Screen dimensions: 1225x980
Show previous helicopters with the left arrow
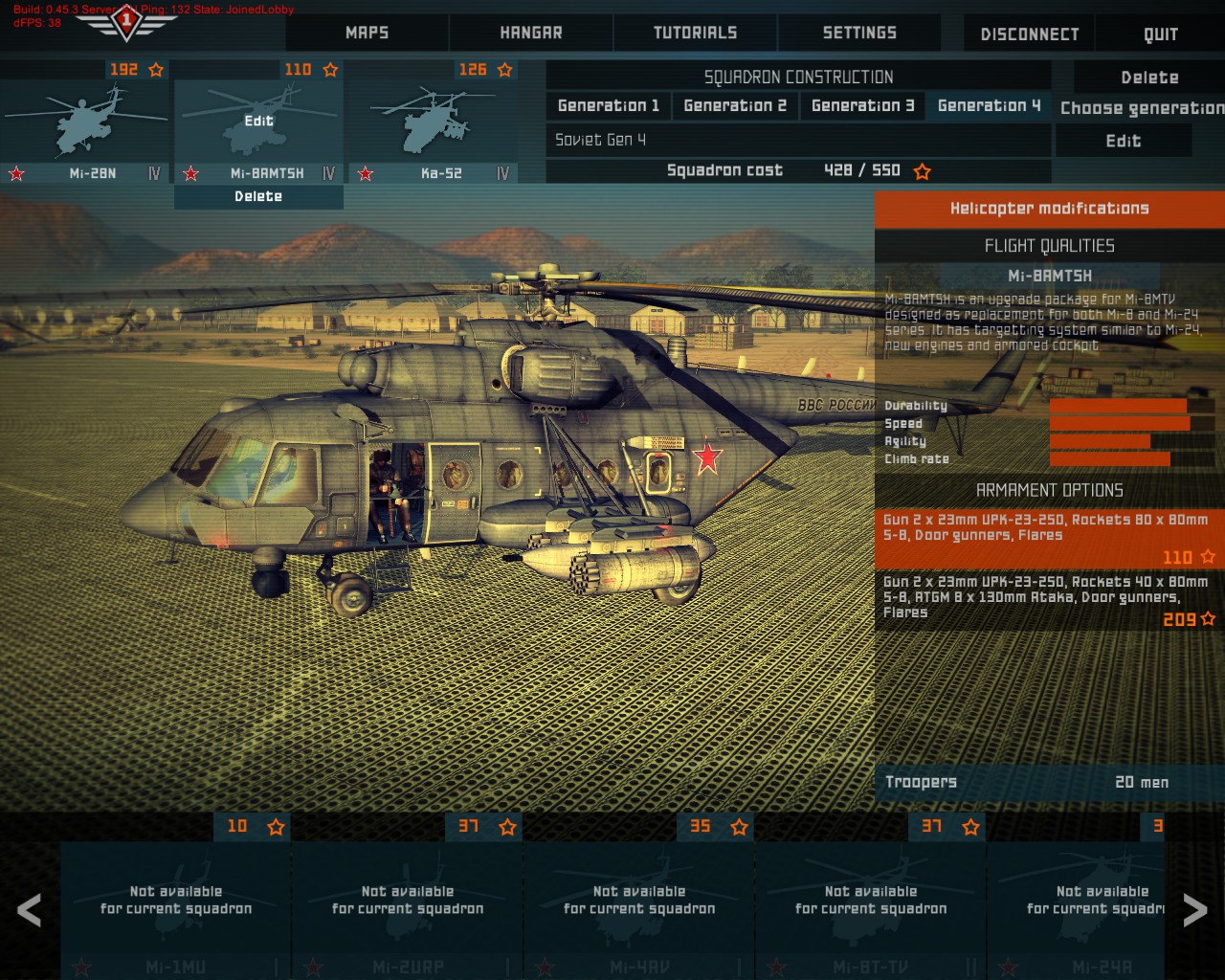30,910
